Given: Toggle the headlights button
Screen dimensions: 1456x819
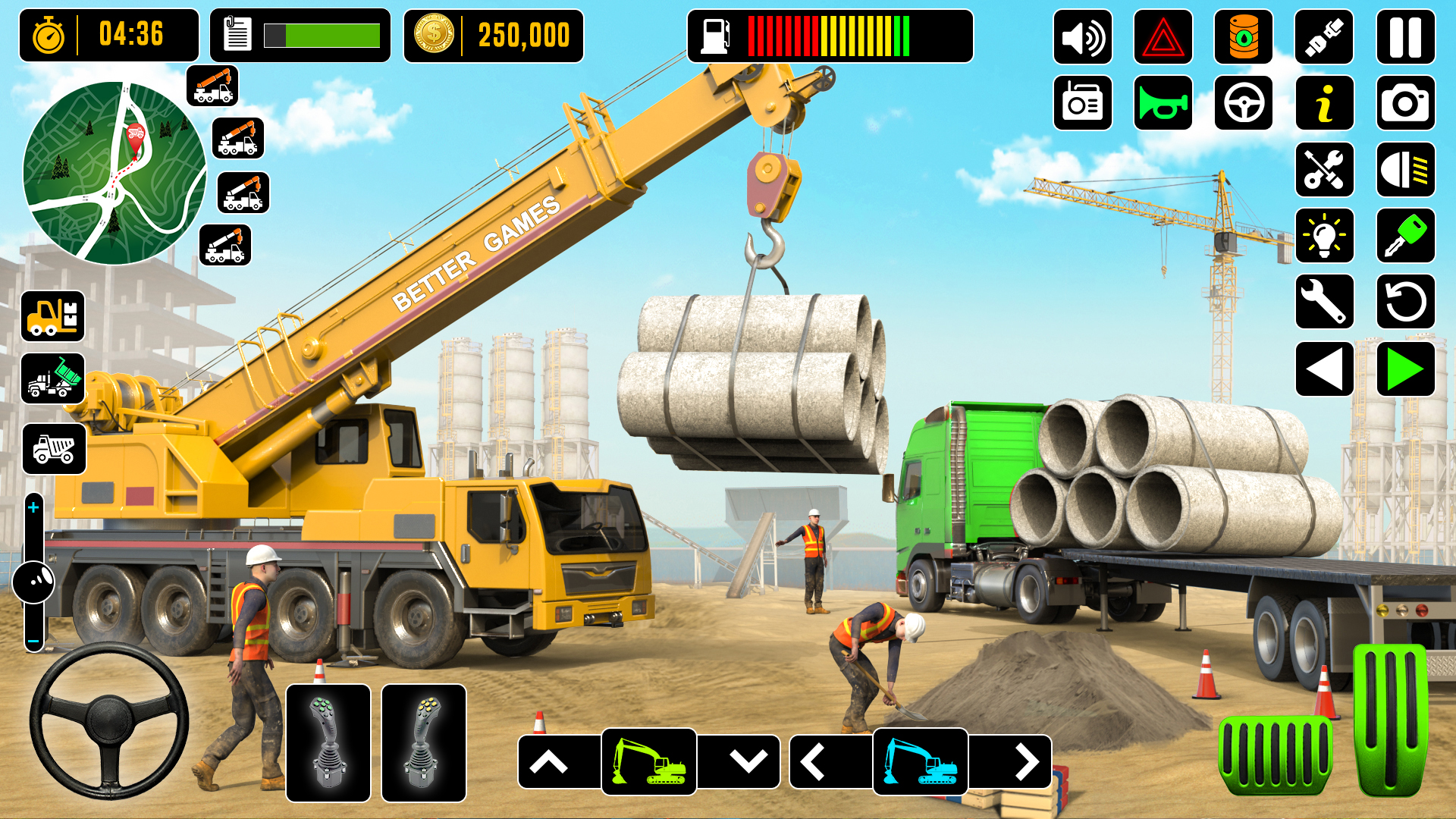Looking at the screenshot, I should 1405,170.
